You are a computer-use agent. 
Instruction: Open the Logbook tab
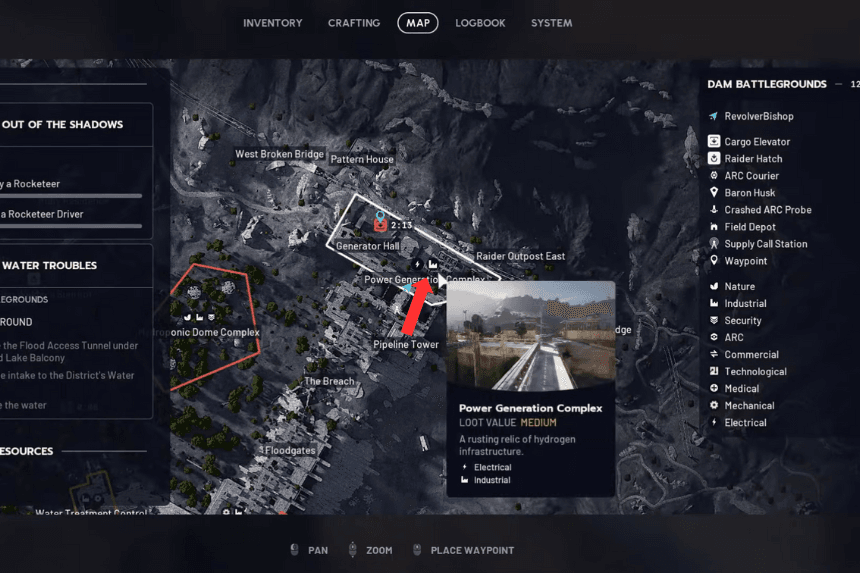coord(480,23)
